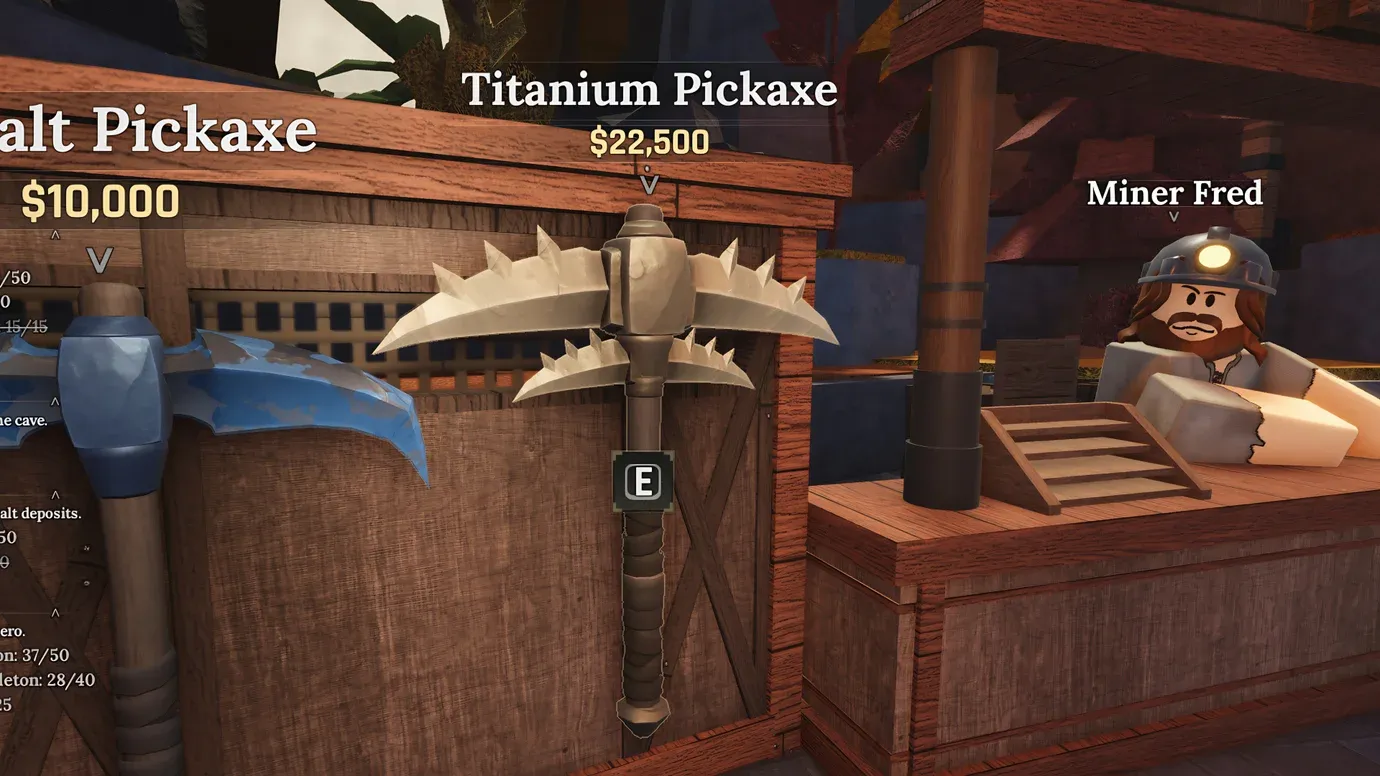Image resolution: width=1380 pixels, height=776 pixels.
Task: Expand the chevron below $22,500
Action: [652, 185]
